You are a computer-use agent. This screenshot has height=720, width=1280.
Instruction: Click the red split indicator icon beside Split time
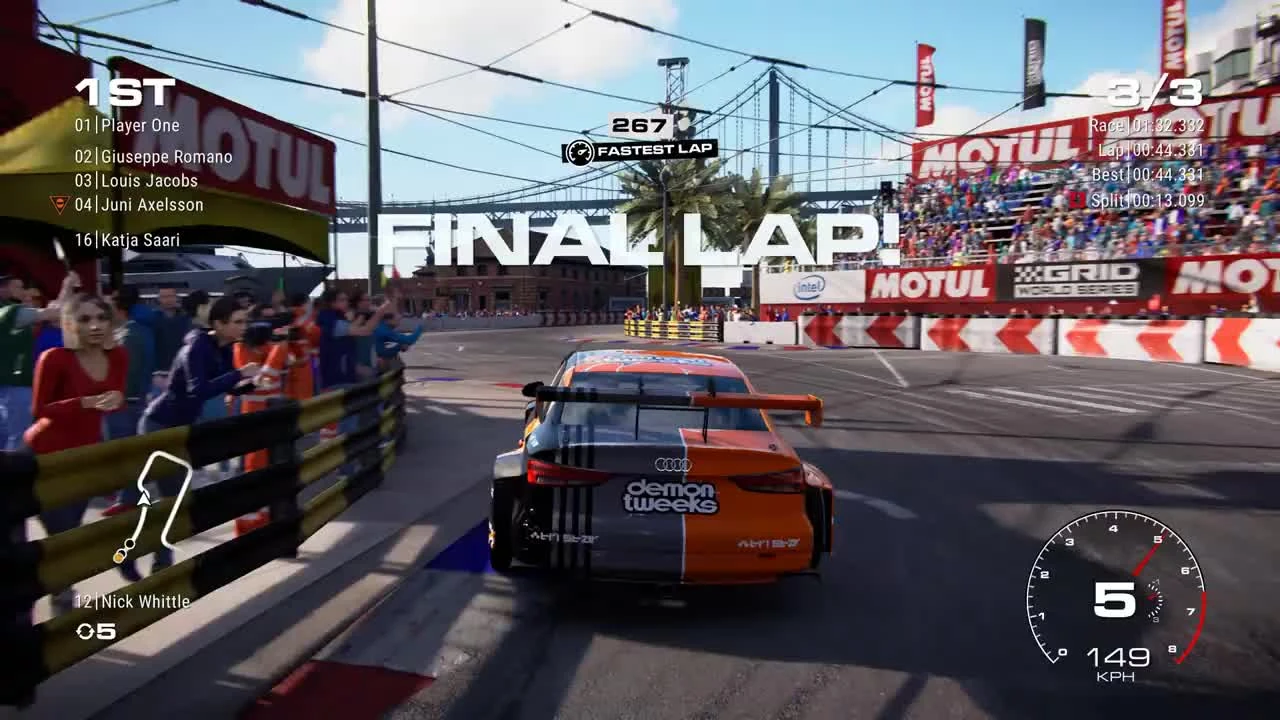click(x=1076, y=198)
